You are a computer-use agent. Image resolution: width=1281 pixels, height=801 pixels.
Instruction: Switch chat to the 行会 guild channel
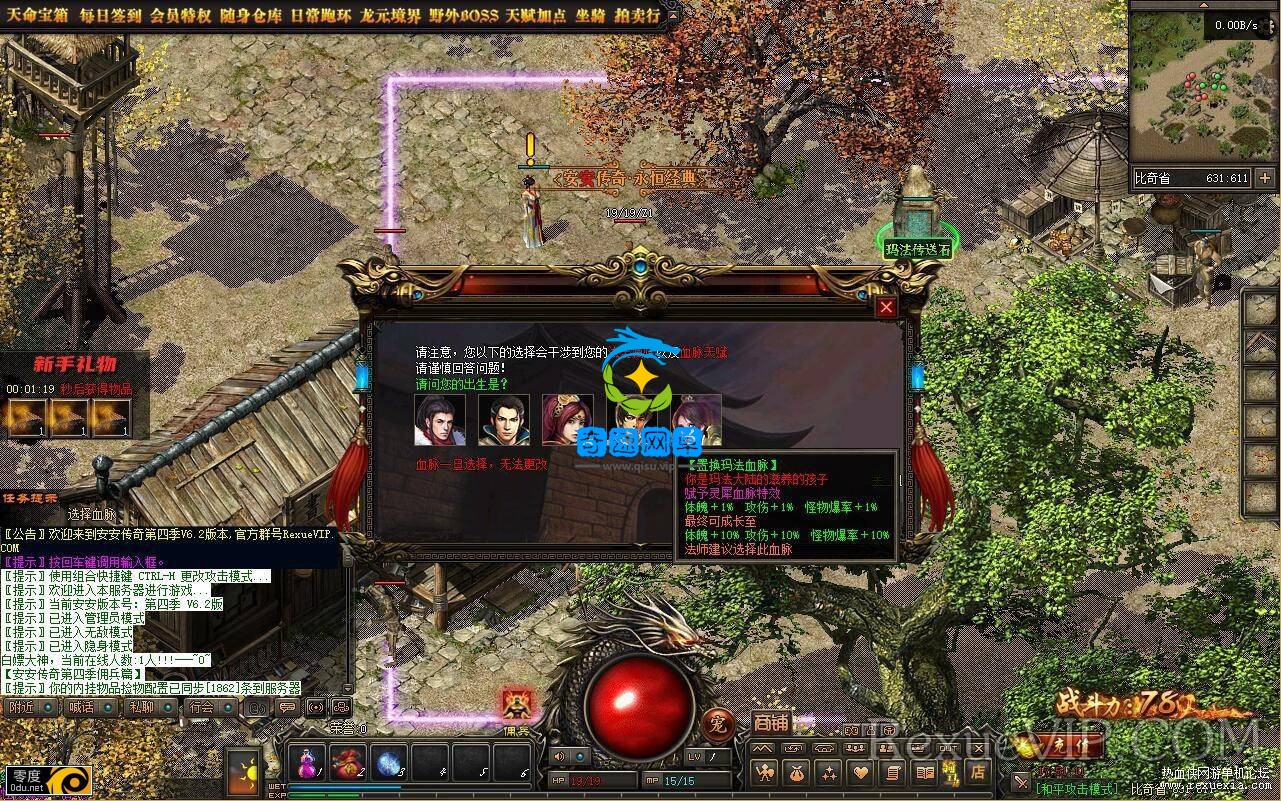[x=201, y=707]
